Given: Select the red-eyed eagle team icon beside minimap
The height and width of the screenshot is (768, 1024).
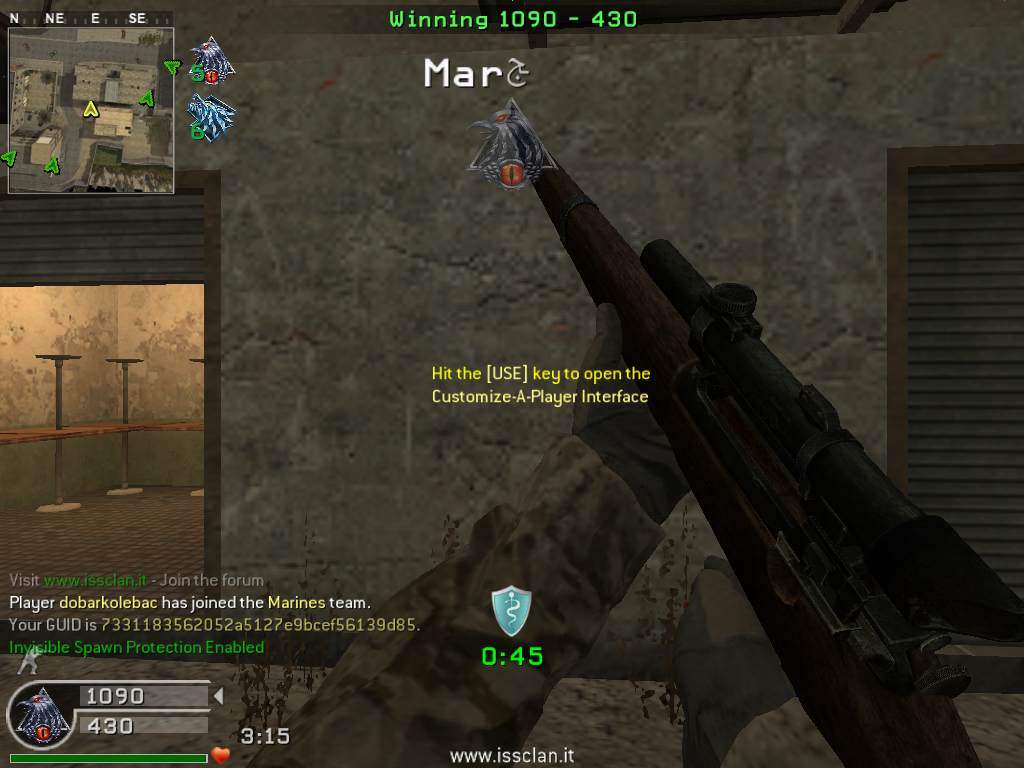Looking at the screenshot, I should pyautogui.click(x=211, y=60).
